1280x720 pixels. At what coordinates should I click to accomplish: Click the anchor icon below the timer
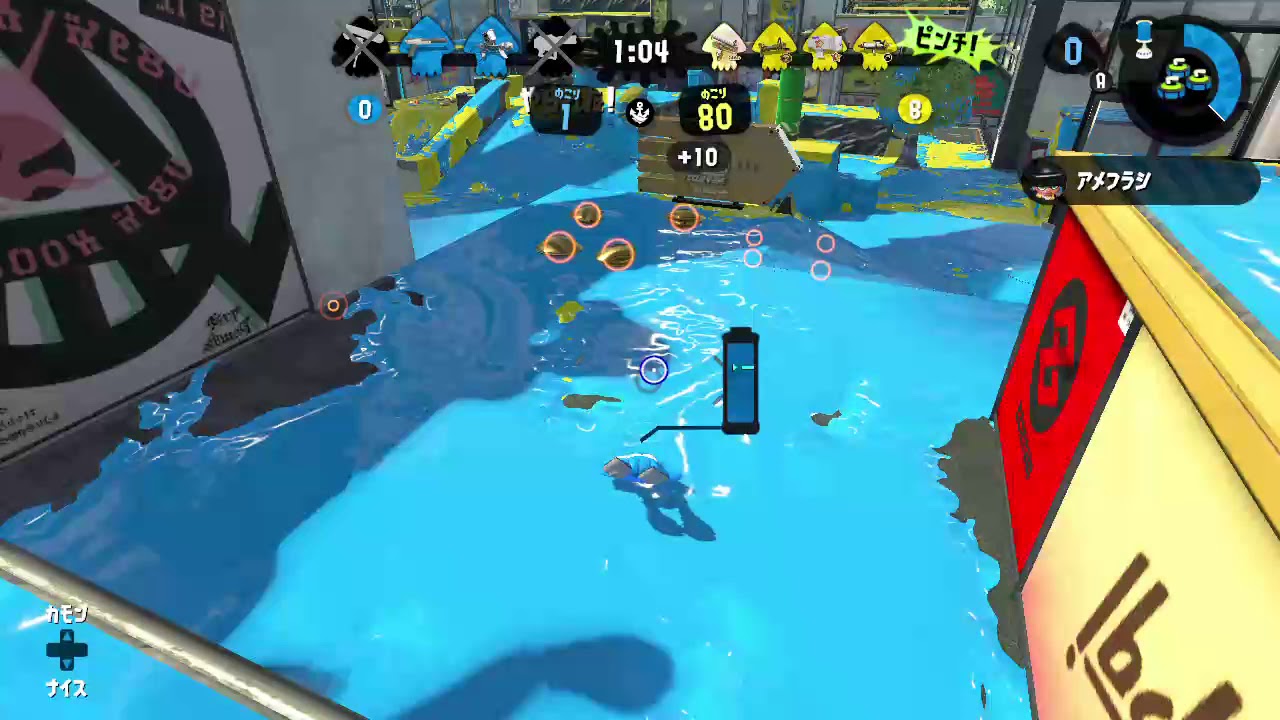[638, 113]
